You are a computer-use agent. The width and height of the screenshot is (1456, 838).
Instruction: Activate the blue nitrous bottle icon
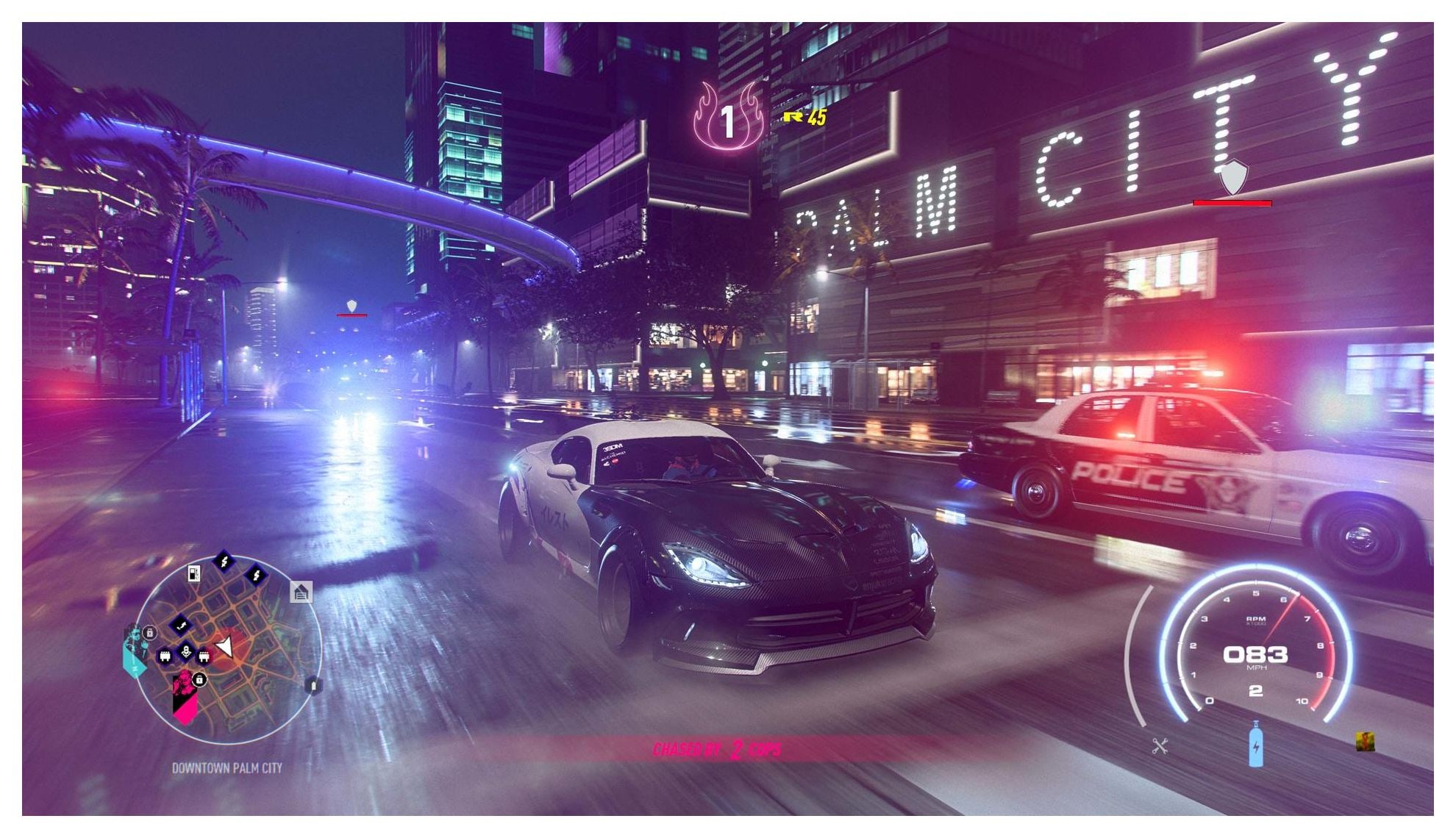point(1256,745)
